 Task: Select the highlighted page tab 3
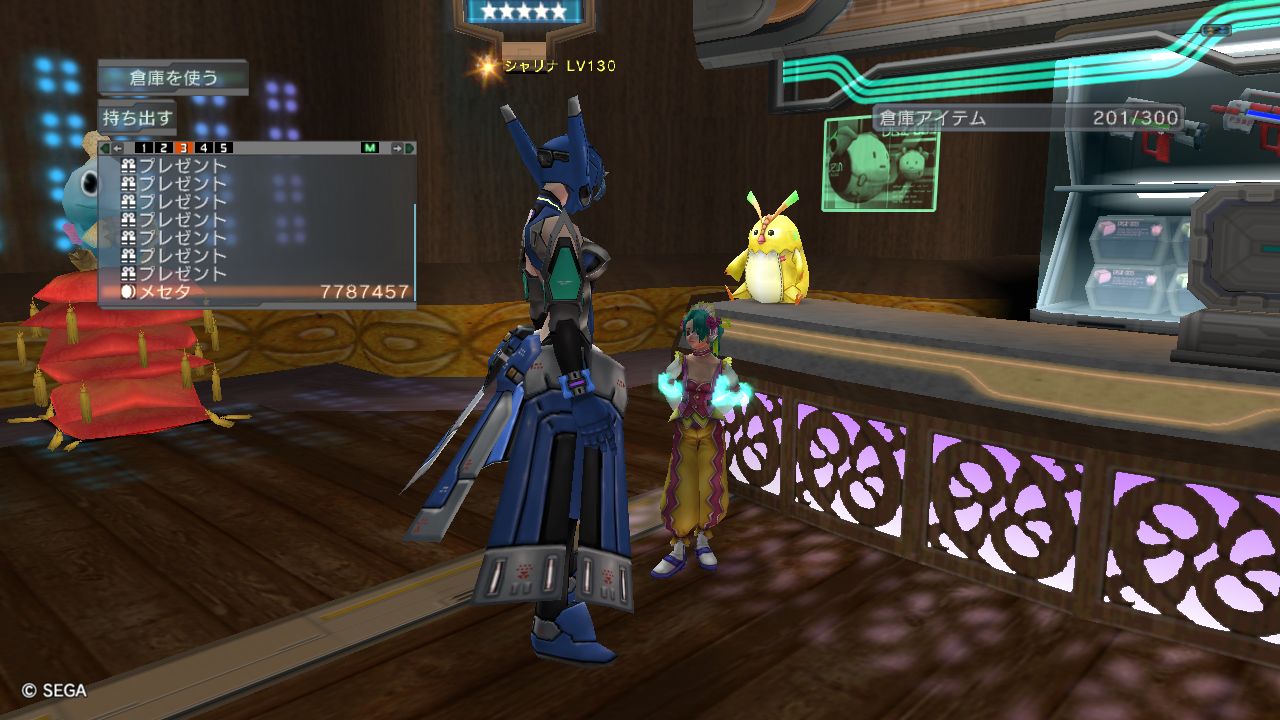183,148
